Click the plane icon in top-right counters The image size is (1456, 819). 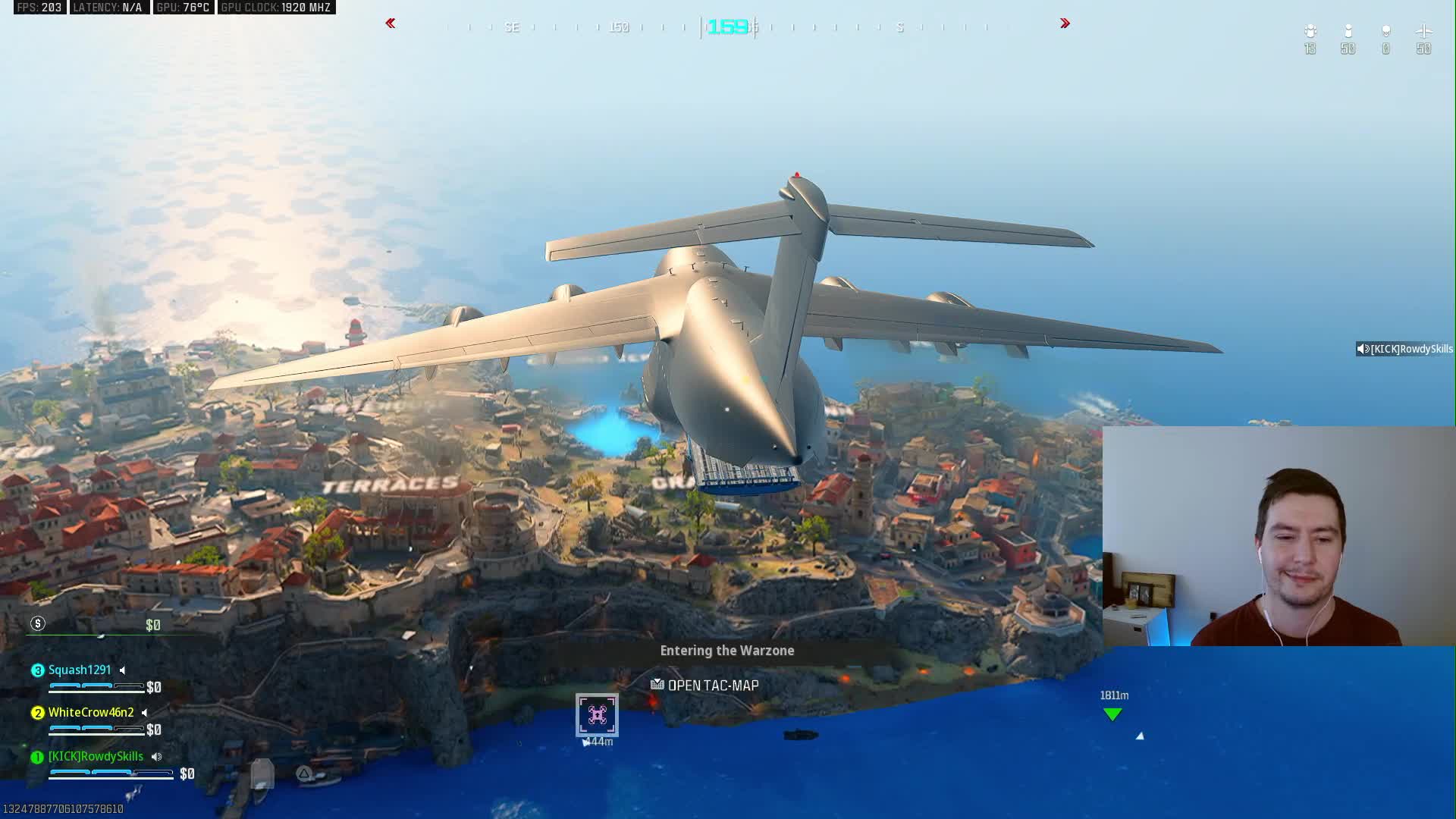(x=1423, y=32)
